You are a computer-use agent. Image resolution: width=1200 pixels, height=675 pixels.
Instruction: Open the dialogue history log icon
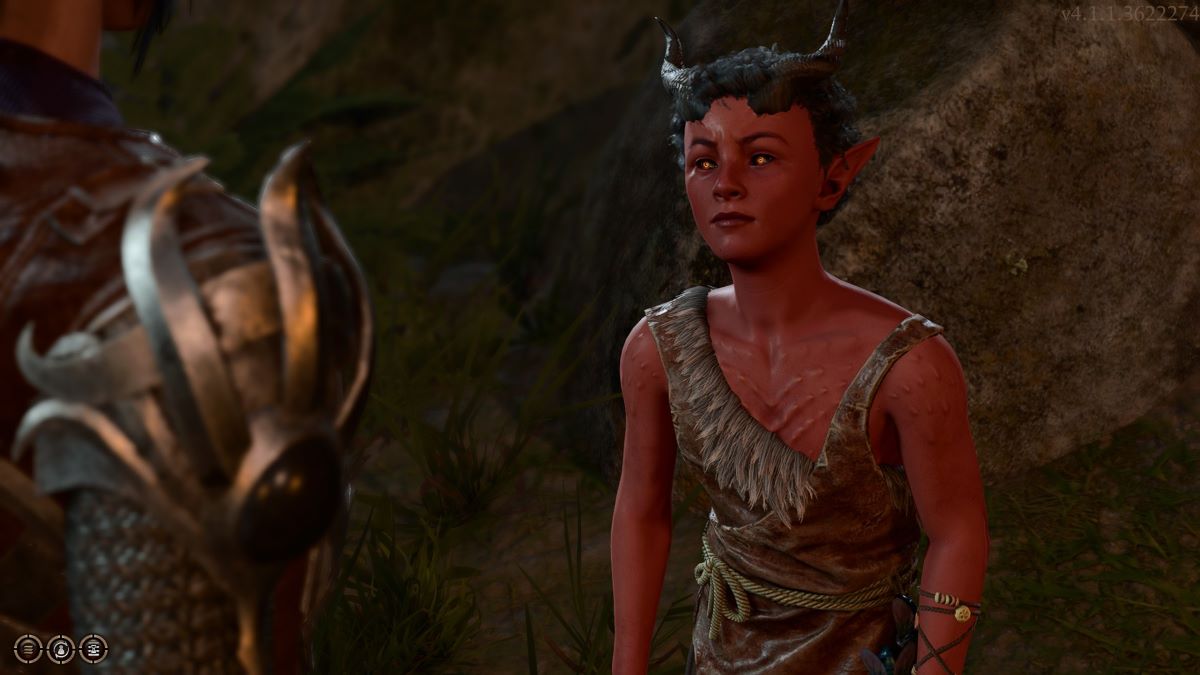point(93,649)
